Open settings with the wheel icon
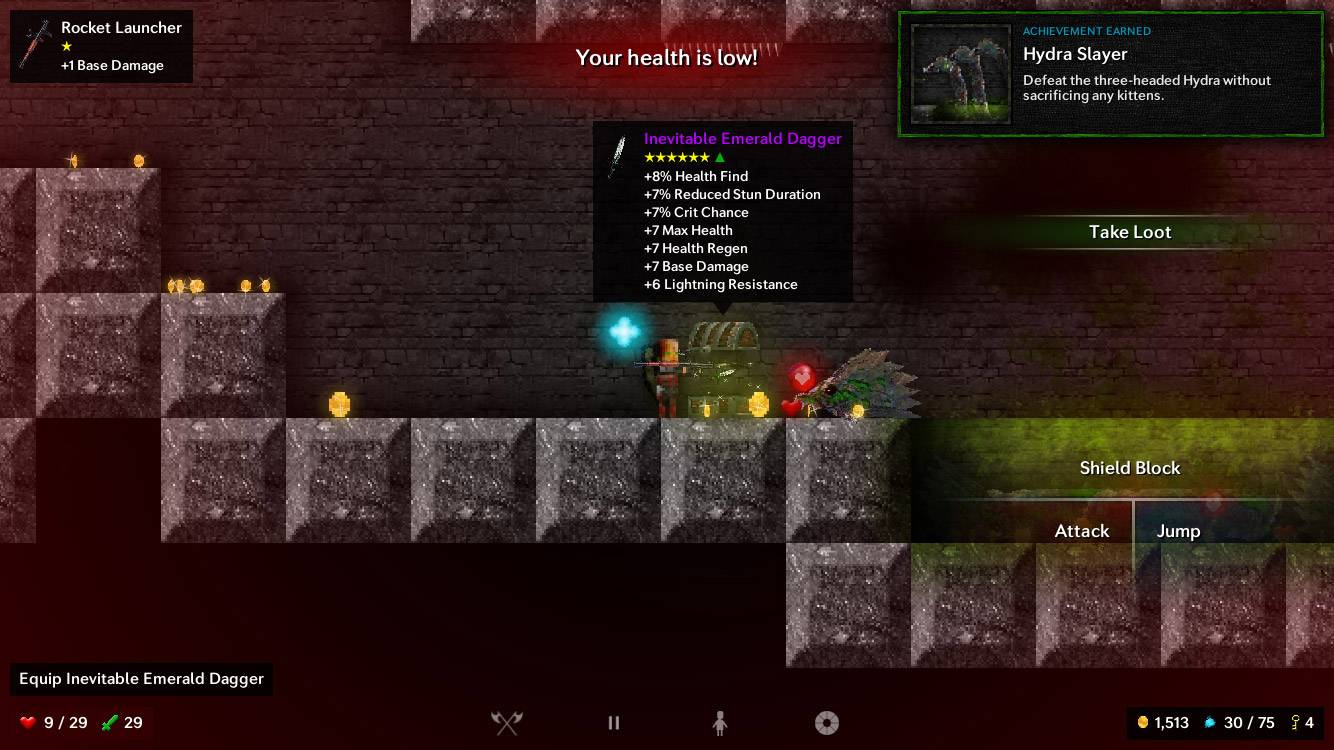Screen dimensions: 1334x750 827,722
